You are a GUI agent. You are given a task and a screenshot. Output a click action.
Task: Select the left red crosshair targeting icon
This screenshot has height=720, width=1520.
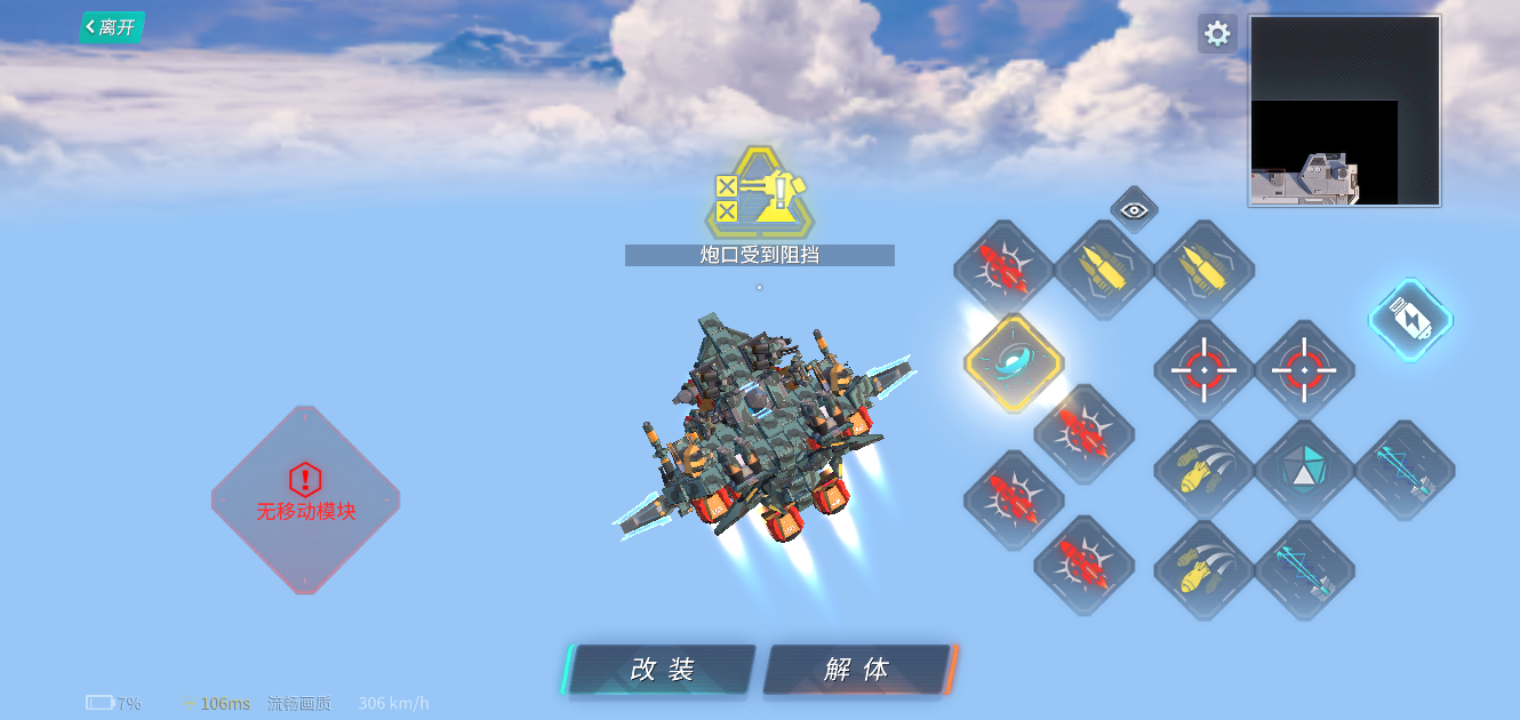click(1203, 368)
